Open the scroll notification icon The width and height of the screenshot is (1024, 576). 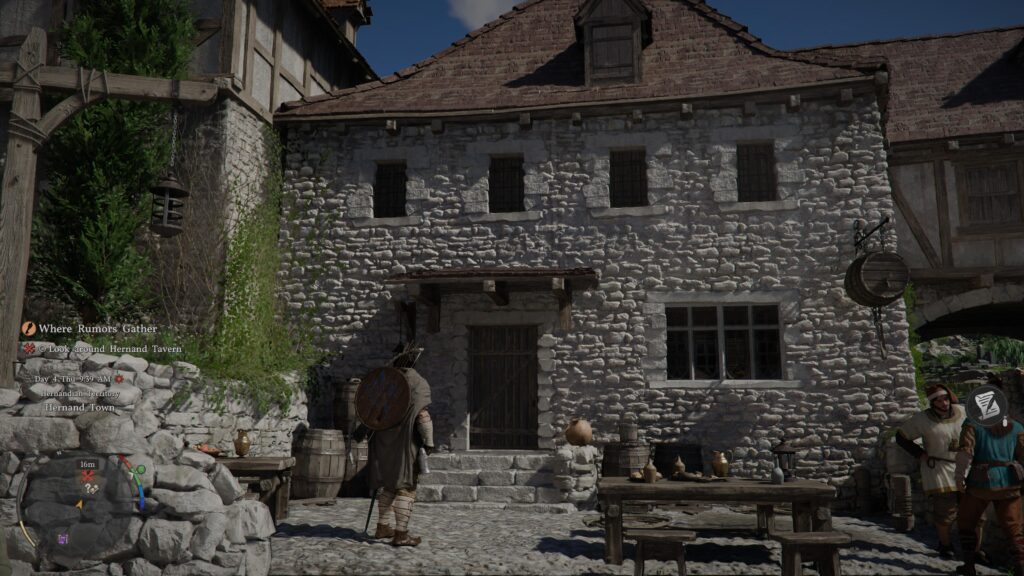(x=987, y=403)
